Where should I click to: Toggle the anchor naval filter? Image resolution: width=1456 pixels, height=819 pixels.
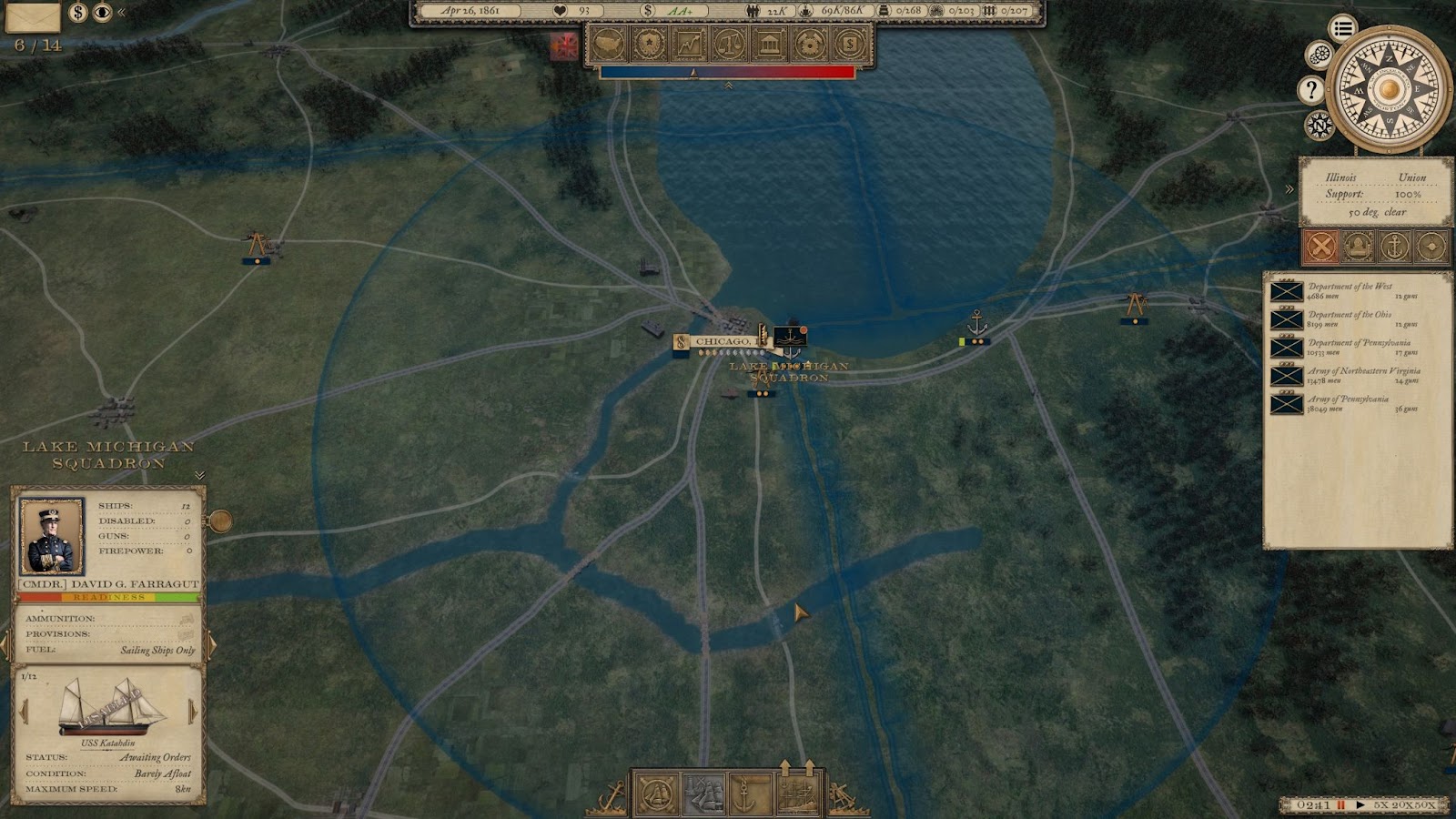point(1394,246)
